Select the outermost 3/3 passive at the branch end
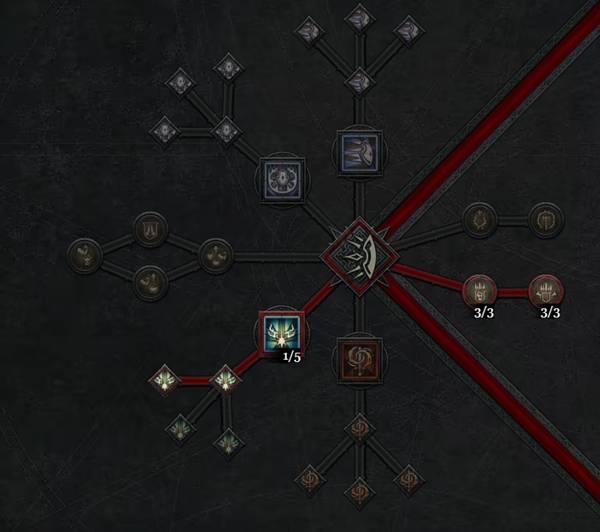This screenshot has width=600, height=532. [x=547, y=292]
